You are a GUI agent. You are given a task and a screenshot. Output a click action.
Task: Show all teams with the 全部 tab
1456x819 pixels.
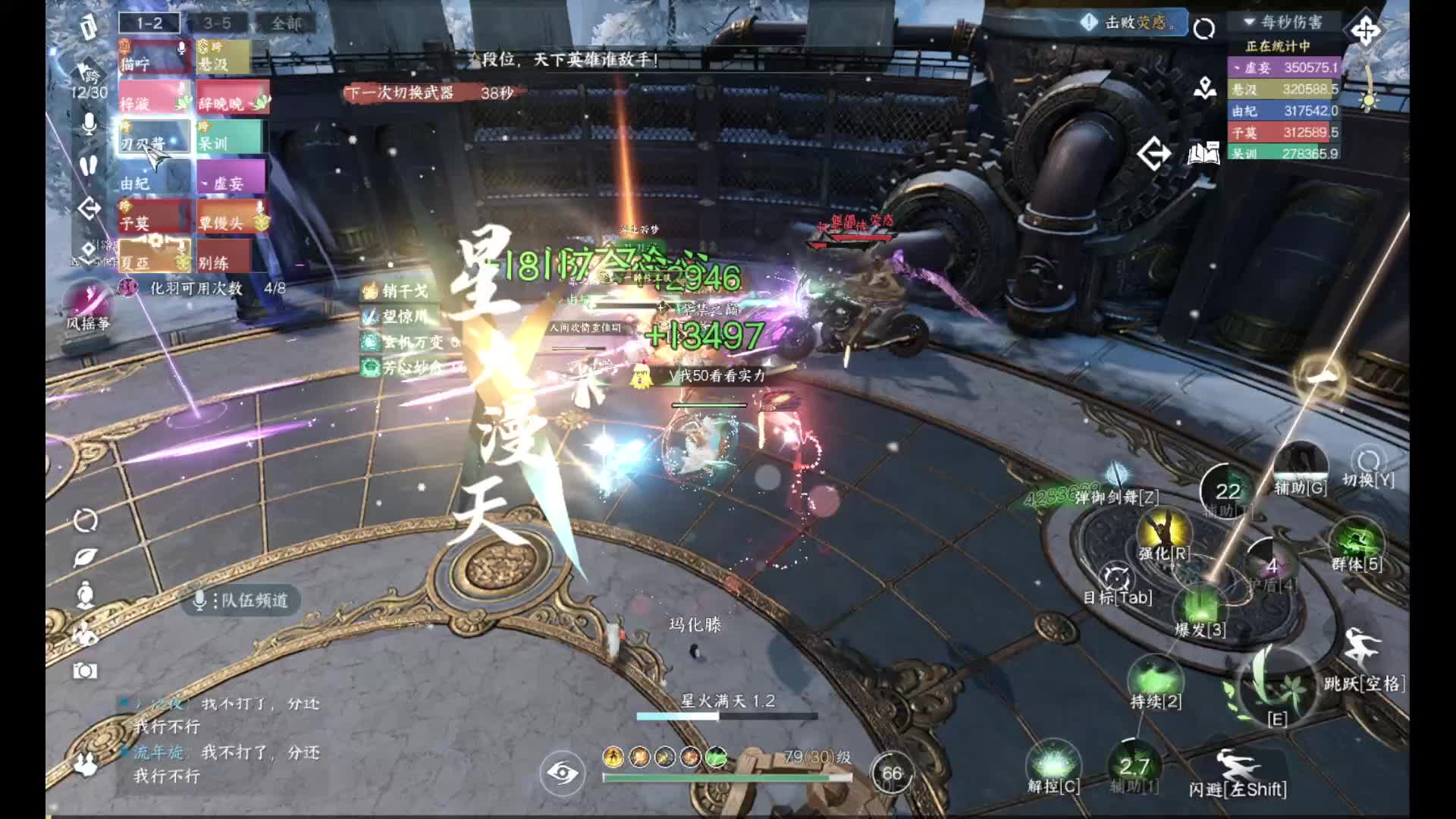coord(287,24)
